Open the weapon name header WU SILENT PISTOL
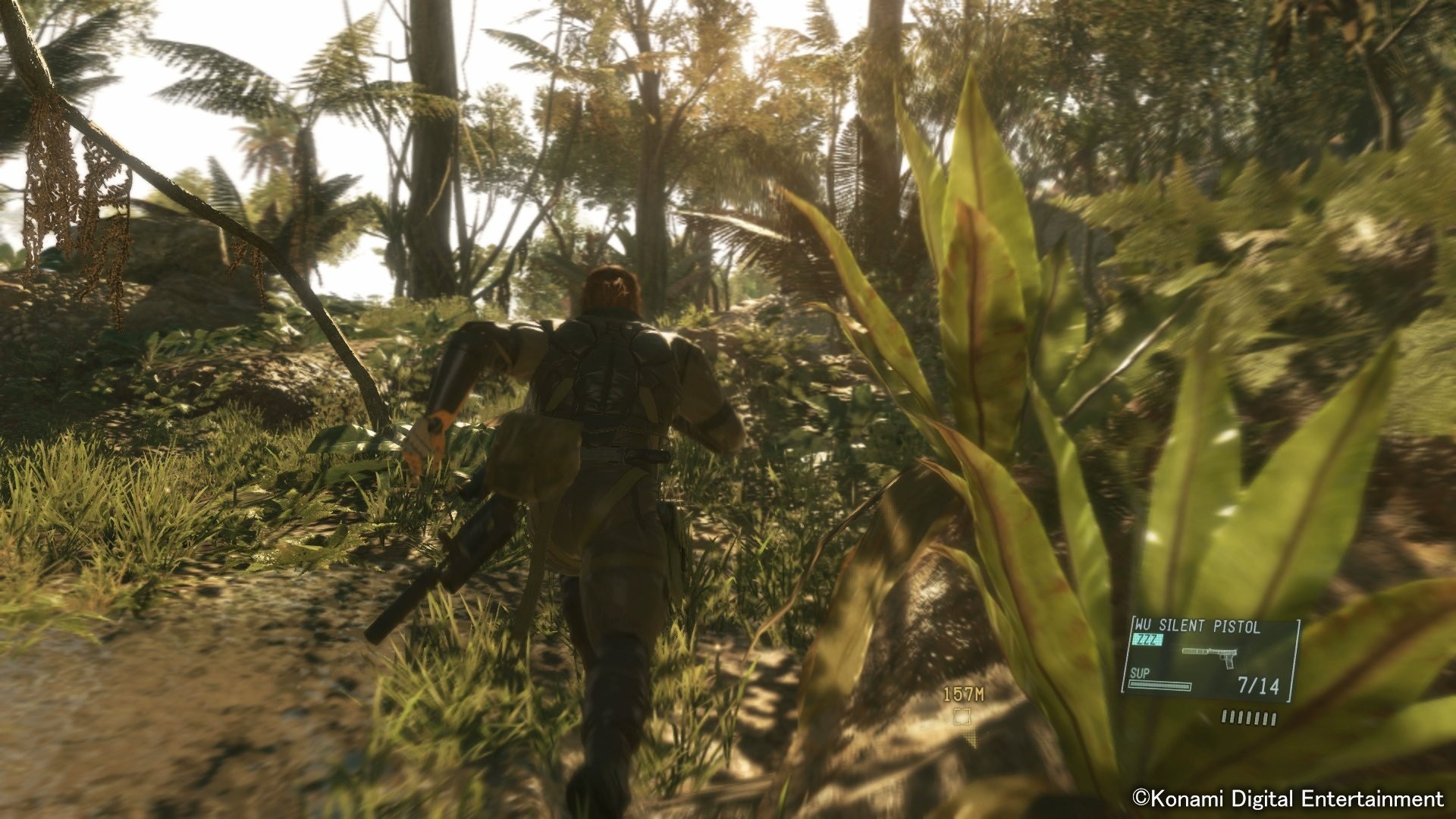 coord(1196,625)
